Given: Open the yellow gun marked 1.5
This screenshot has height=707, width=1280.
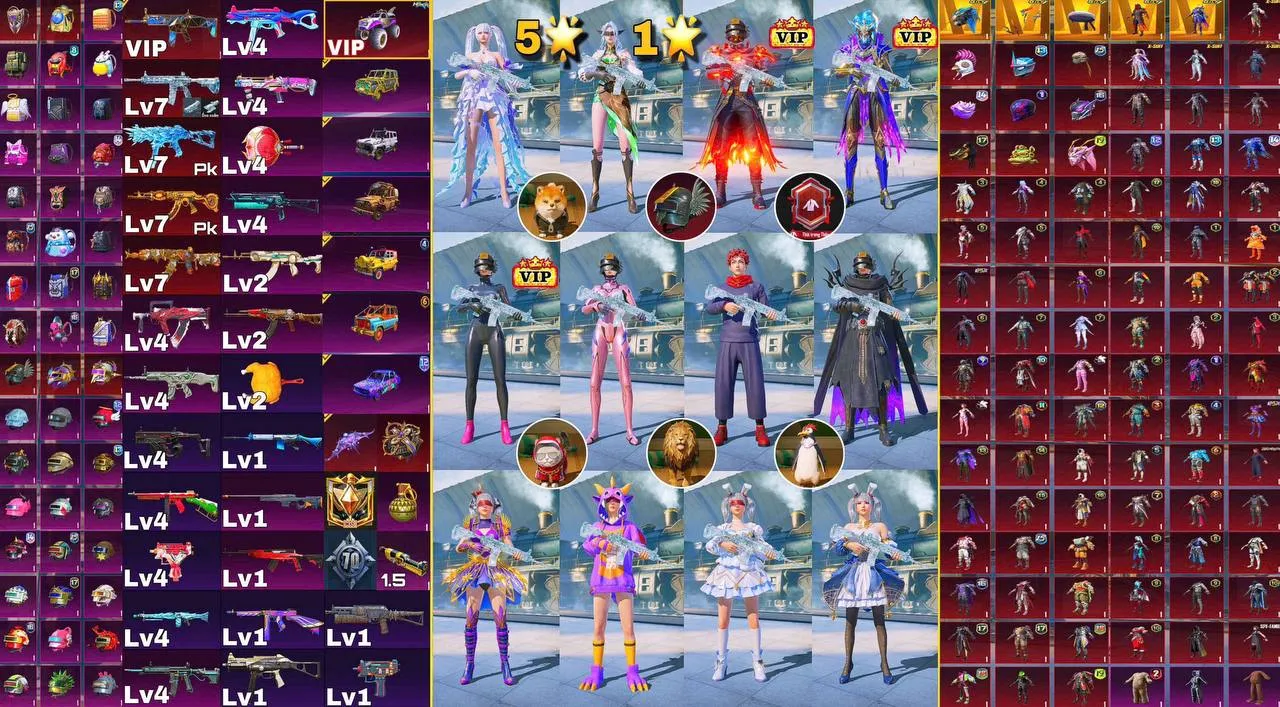Looking at the screenshot, I should click(x=404, y=560).
